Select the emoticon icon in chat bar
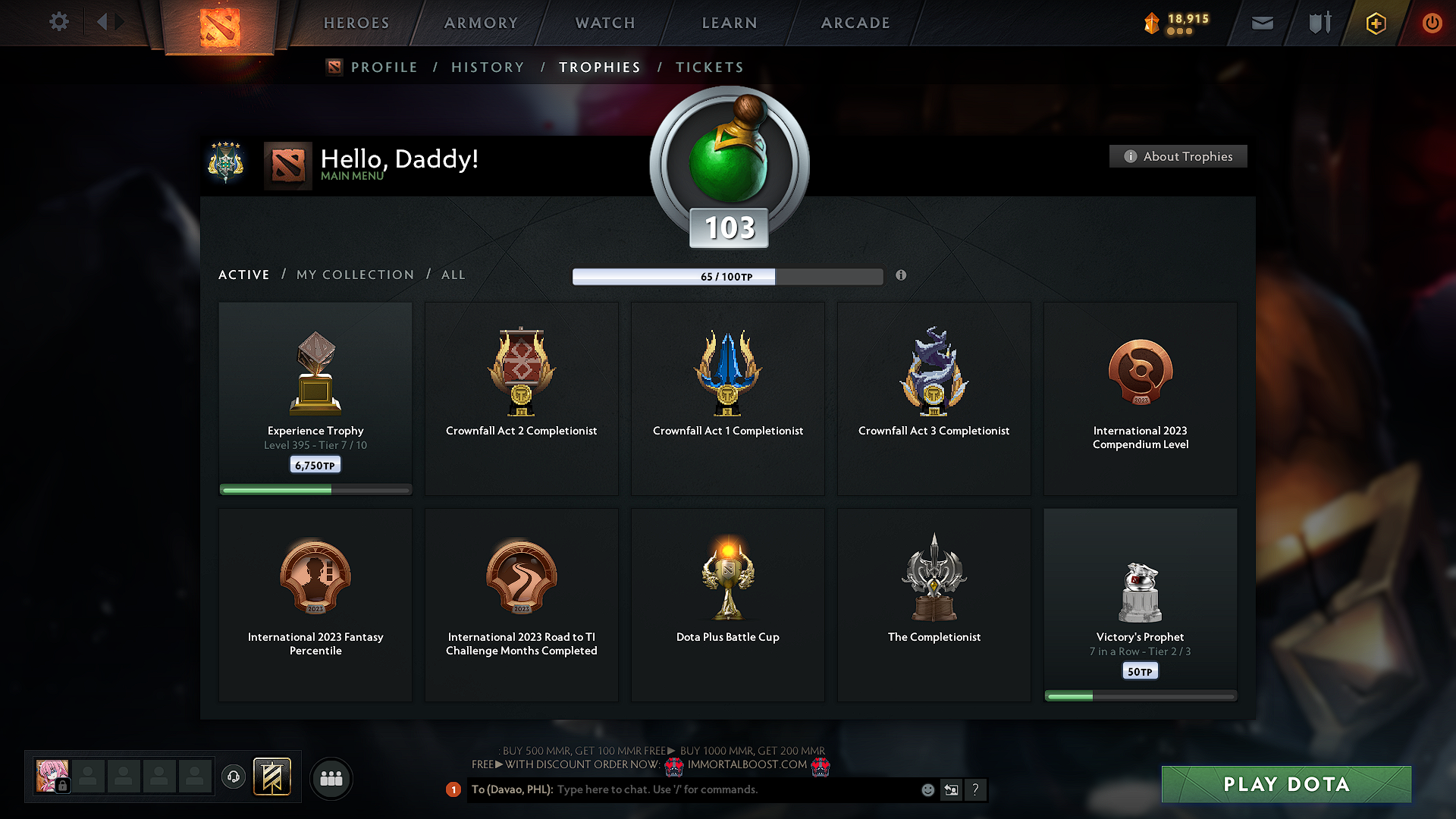The image size is (1456, 819). pyautogui.click(x=927, y=789)
